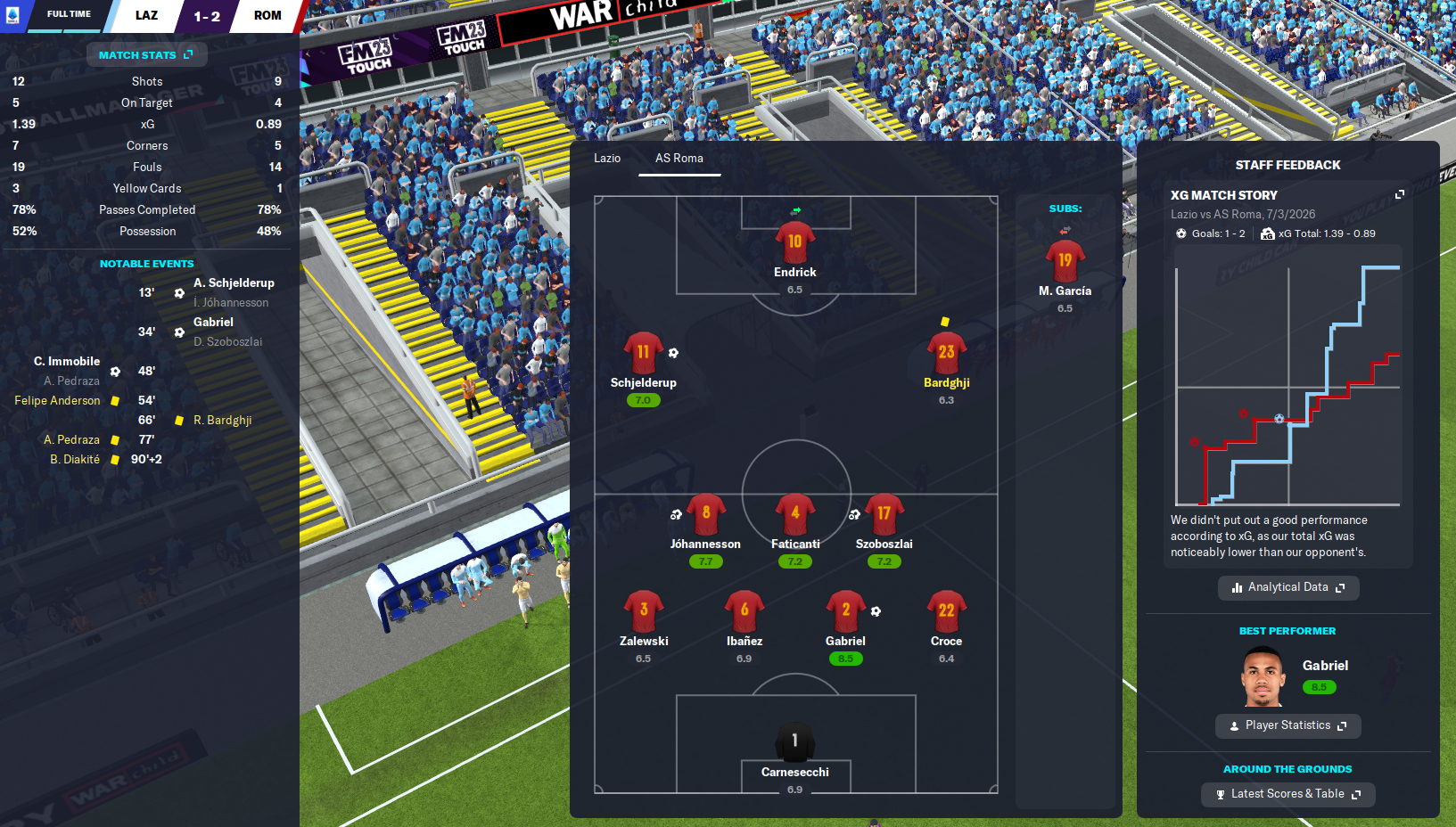Select striker Endrick on the pitch
1456x827 pixels.
(794, 242)
